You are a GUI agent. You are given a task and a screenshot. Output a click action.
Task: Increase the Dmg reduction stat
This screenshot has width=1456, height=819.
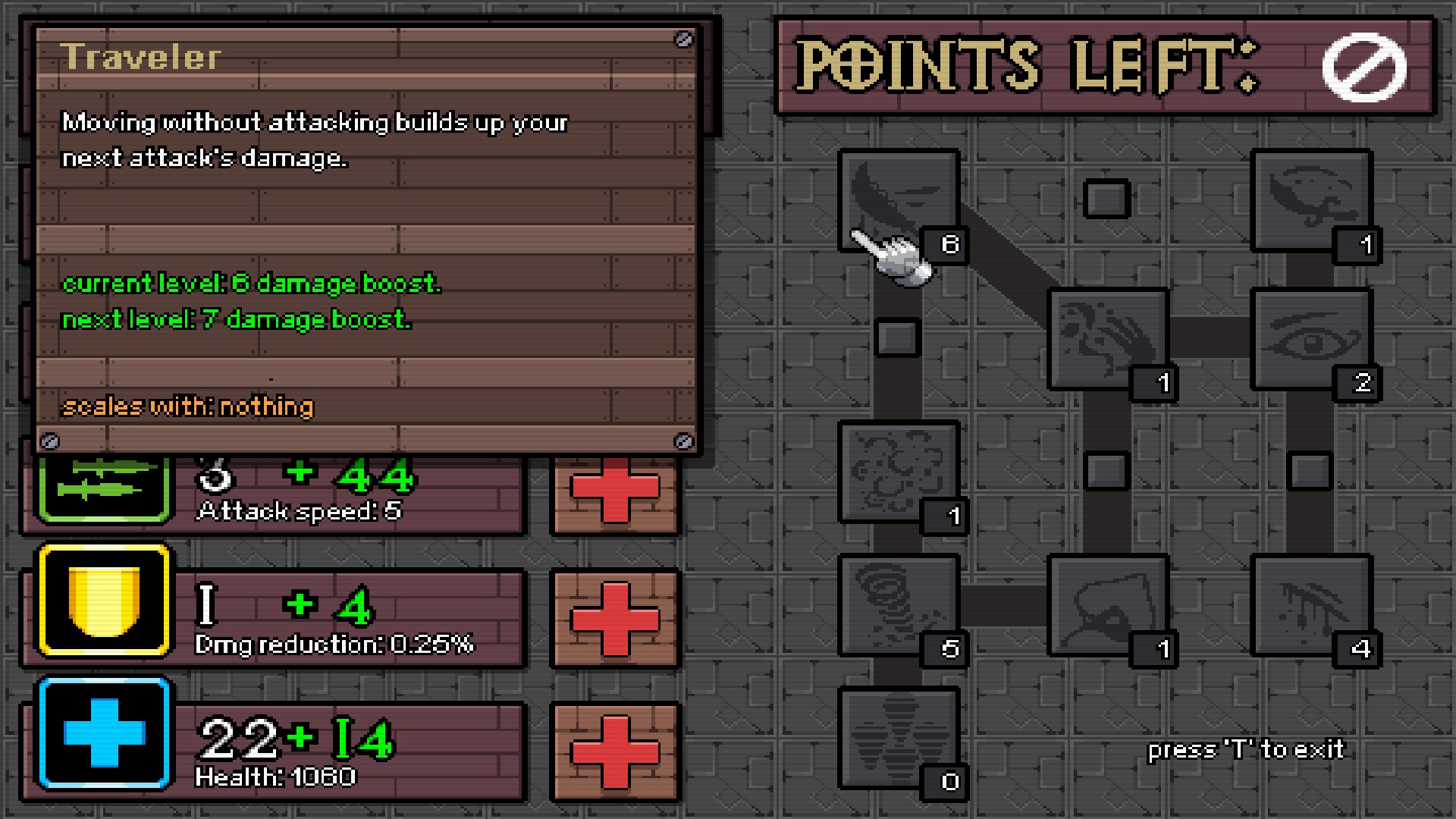pos(615,619)
